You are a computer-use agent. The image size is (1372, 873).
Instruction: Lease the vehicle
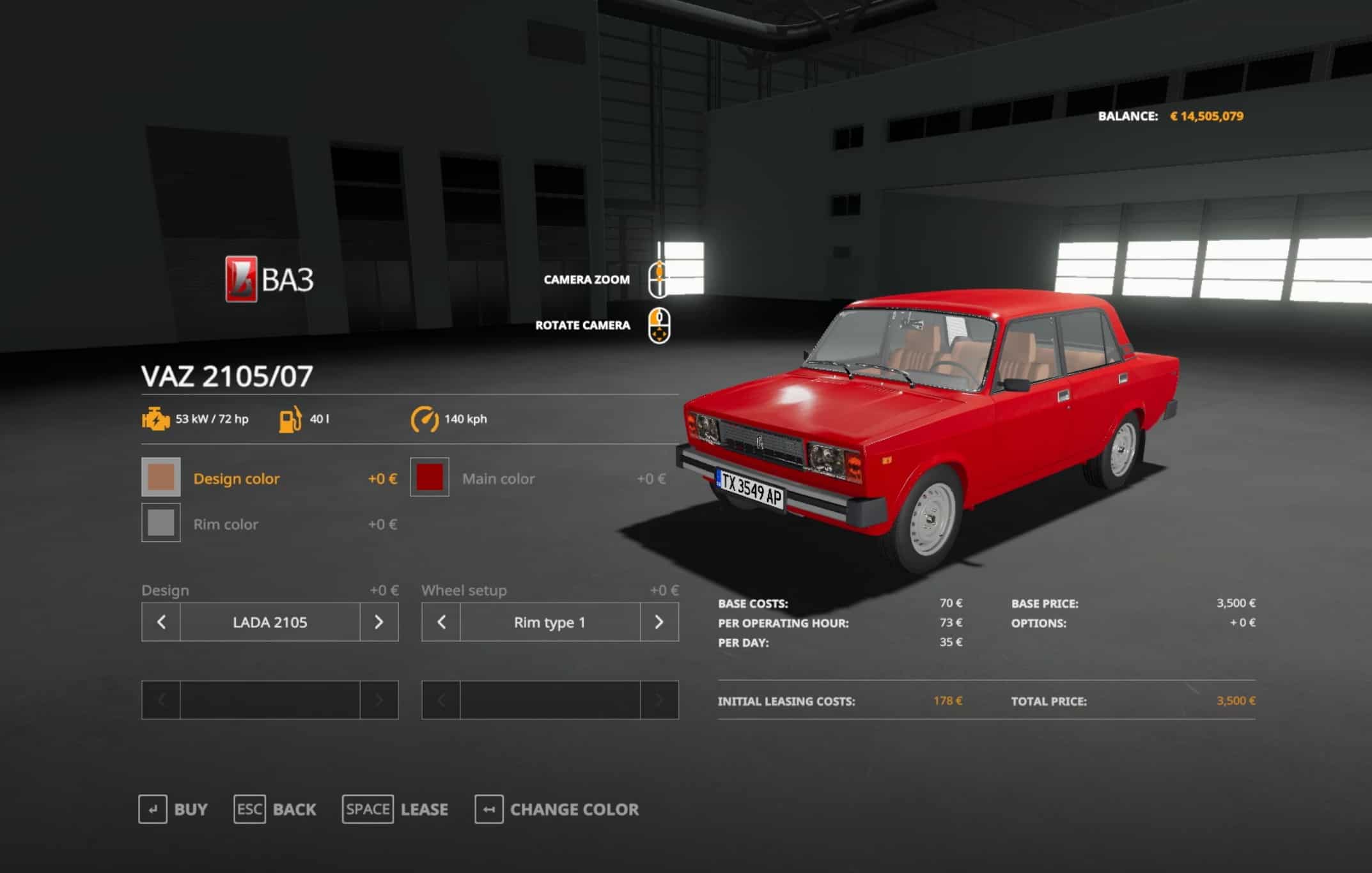pos(395,809)
